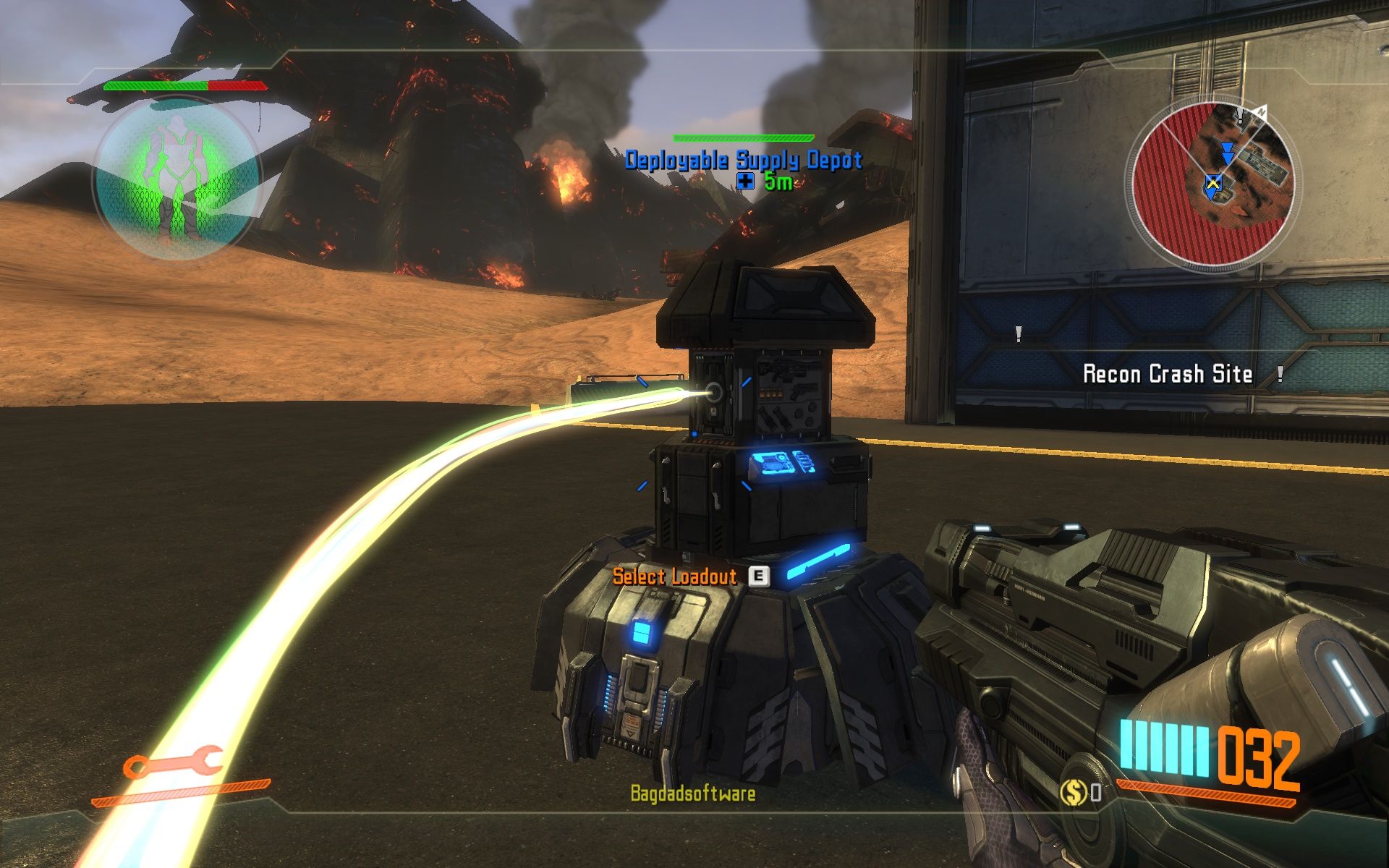Click the orange wrench repair tool icon
The width and height of the screenshot is (1389, 868).
172,763
